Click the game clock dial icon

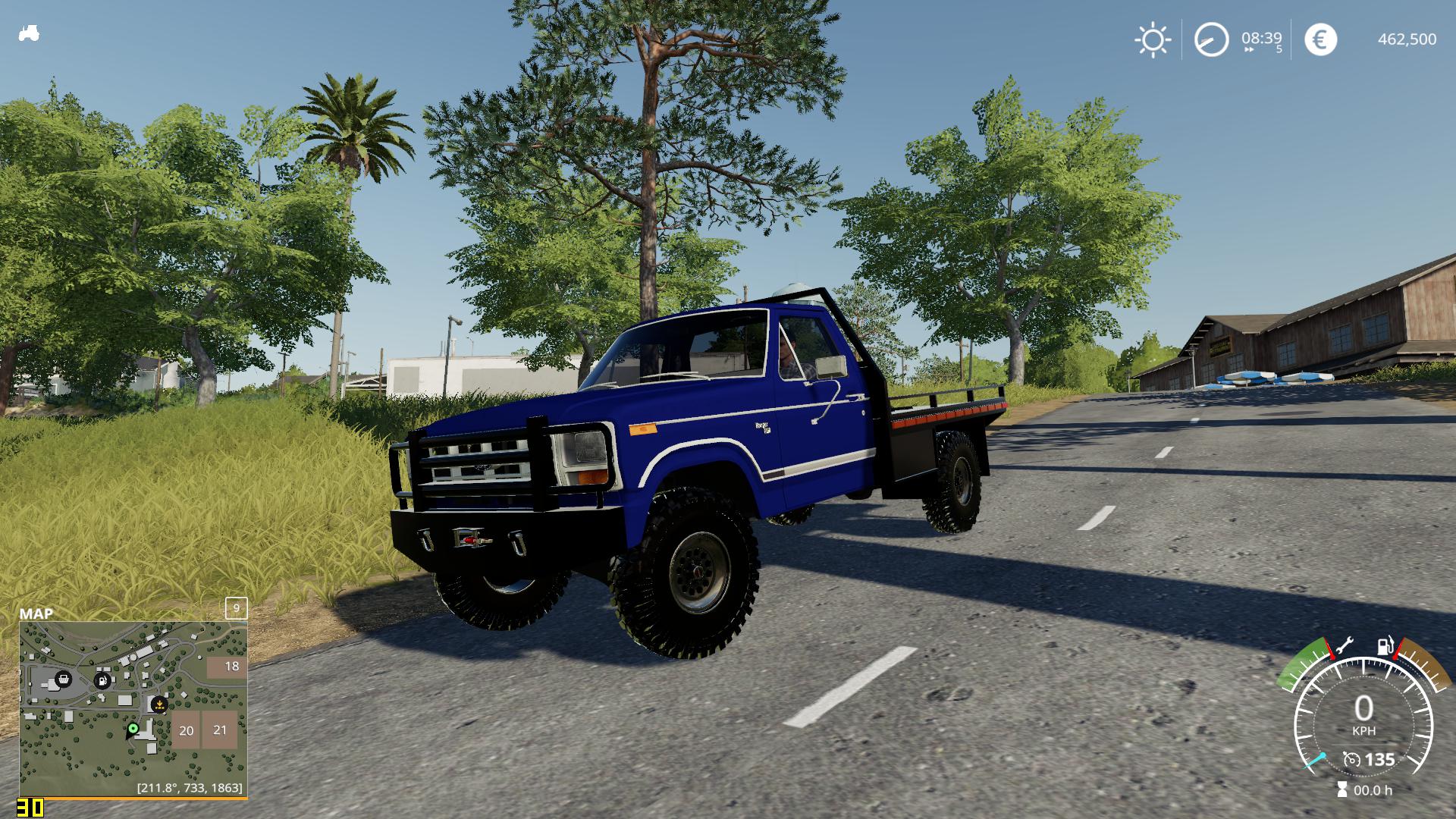click(x=1211, y=39)
